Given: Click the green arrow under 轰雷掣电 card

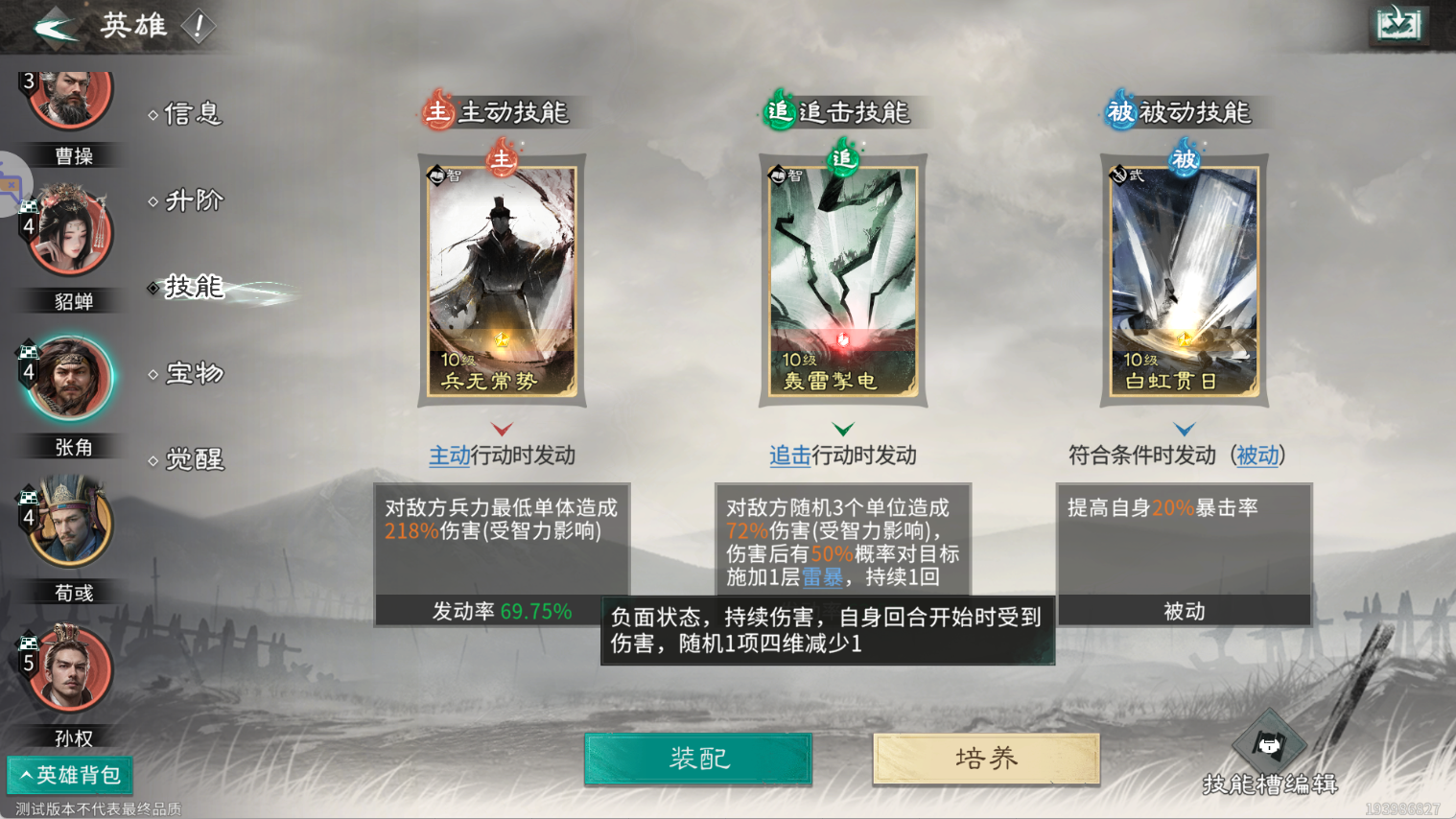Looking at the screenshot, I should (842, 429).
